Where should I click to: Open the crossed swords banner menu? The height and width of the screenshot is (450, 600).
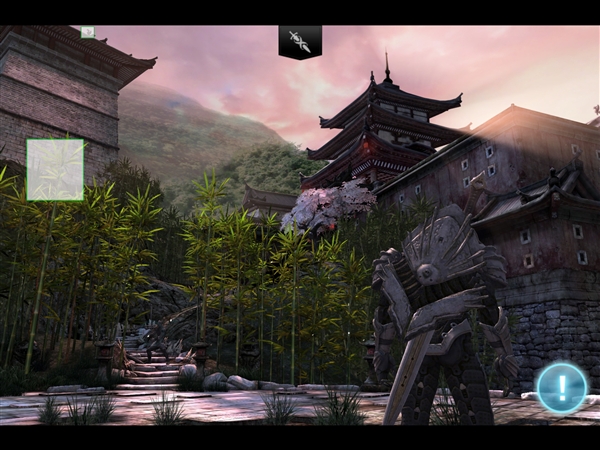coord(300,41)
